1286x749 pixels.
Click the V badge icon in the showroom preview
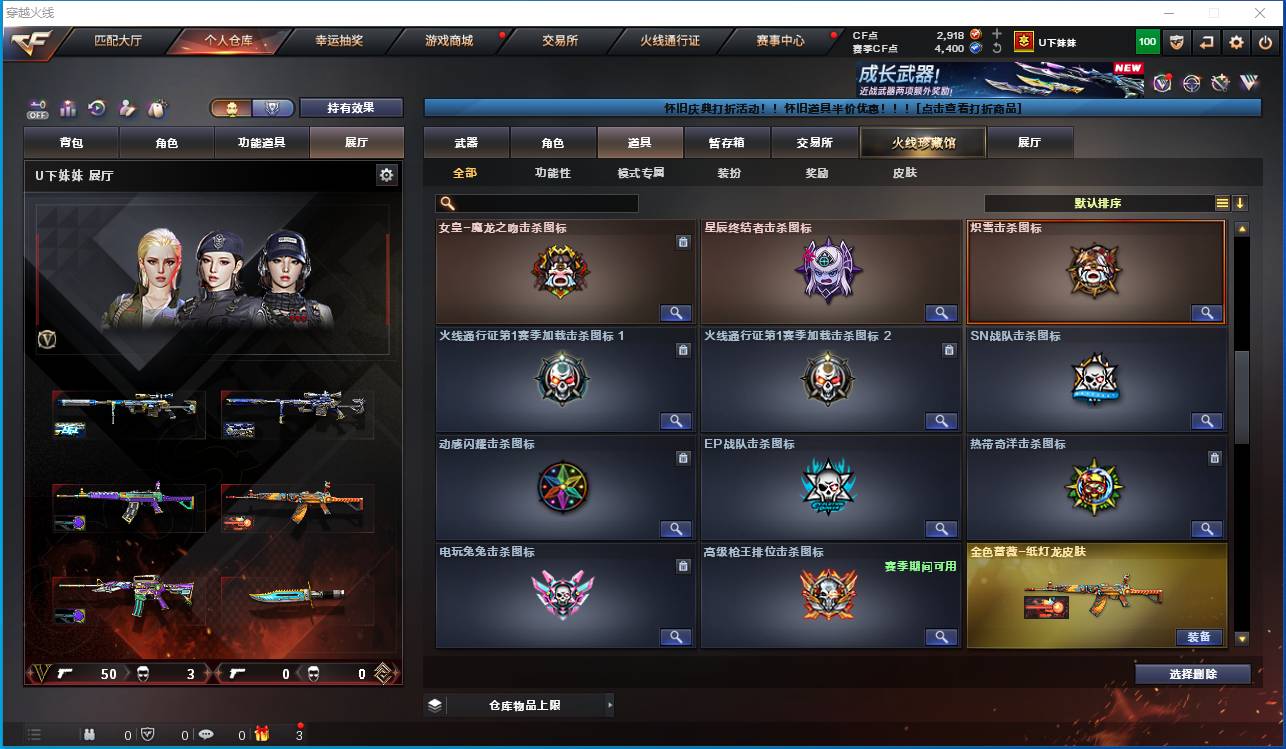click(x=47, y=340)
